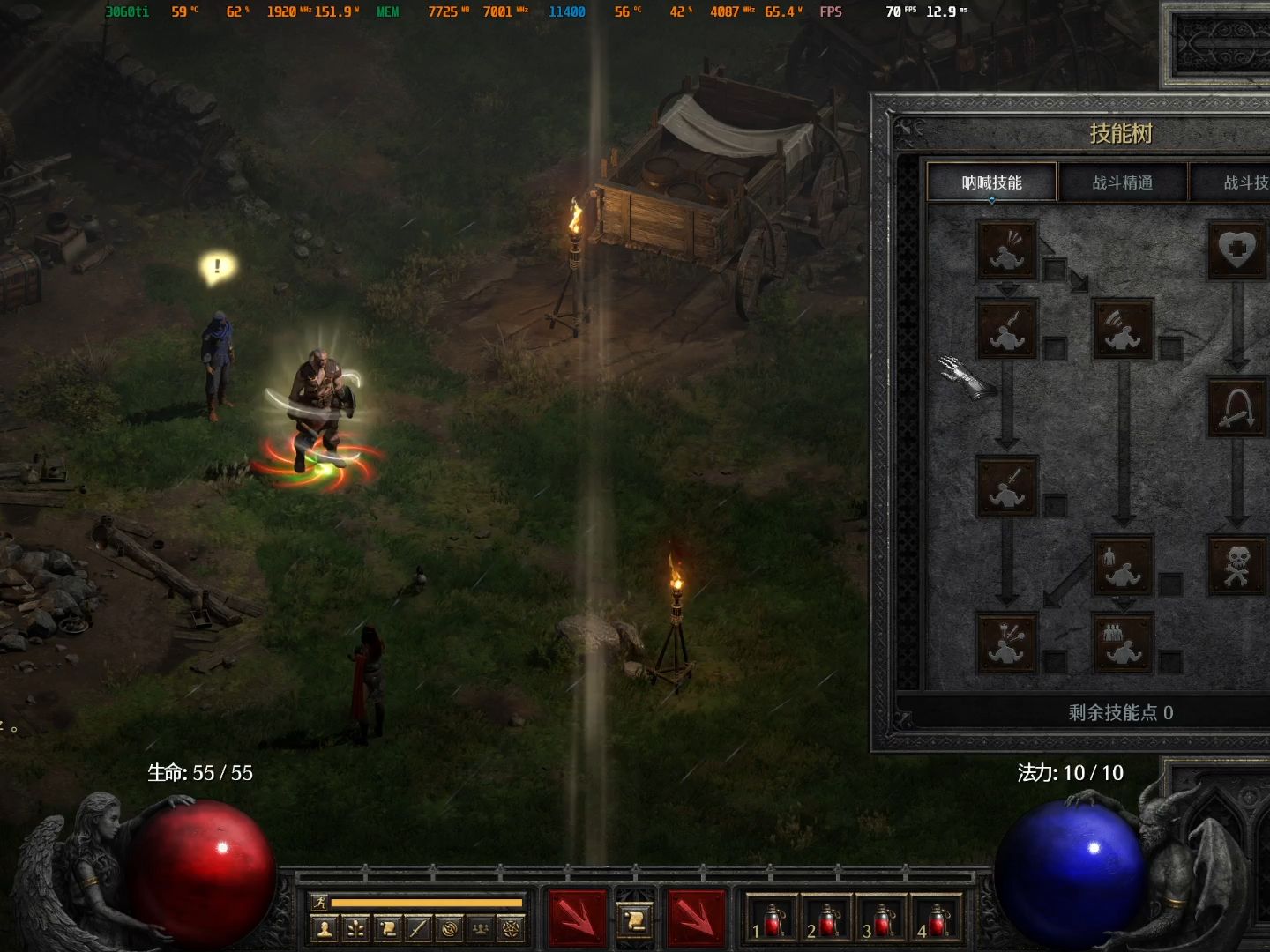Open the party screen icon
Screen dimensions: 1270x952
481,928
